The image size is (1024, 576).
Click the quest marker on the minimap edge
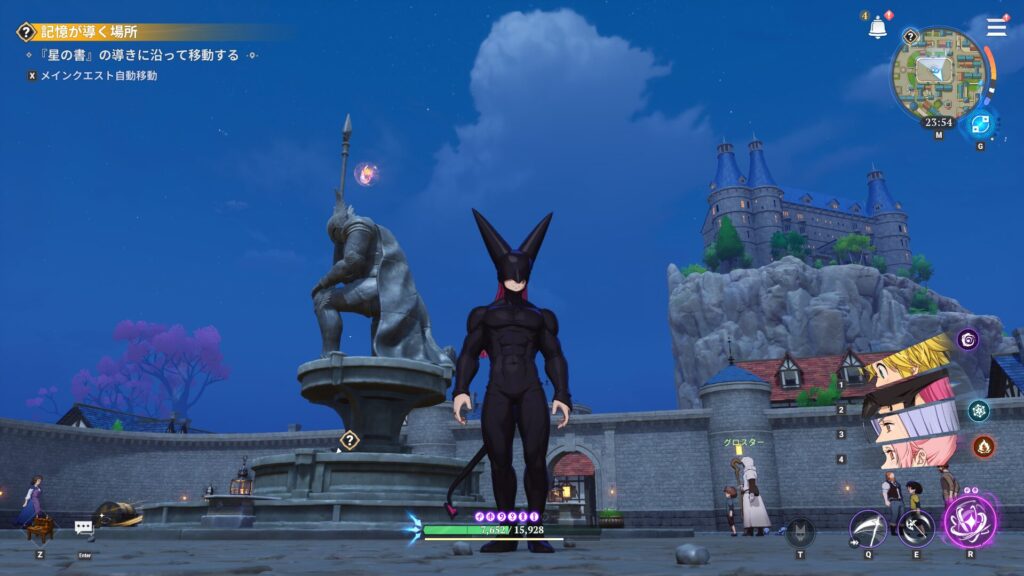pyautogui.click(x=910, y=37)
